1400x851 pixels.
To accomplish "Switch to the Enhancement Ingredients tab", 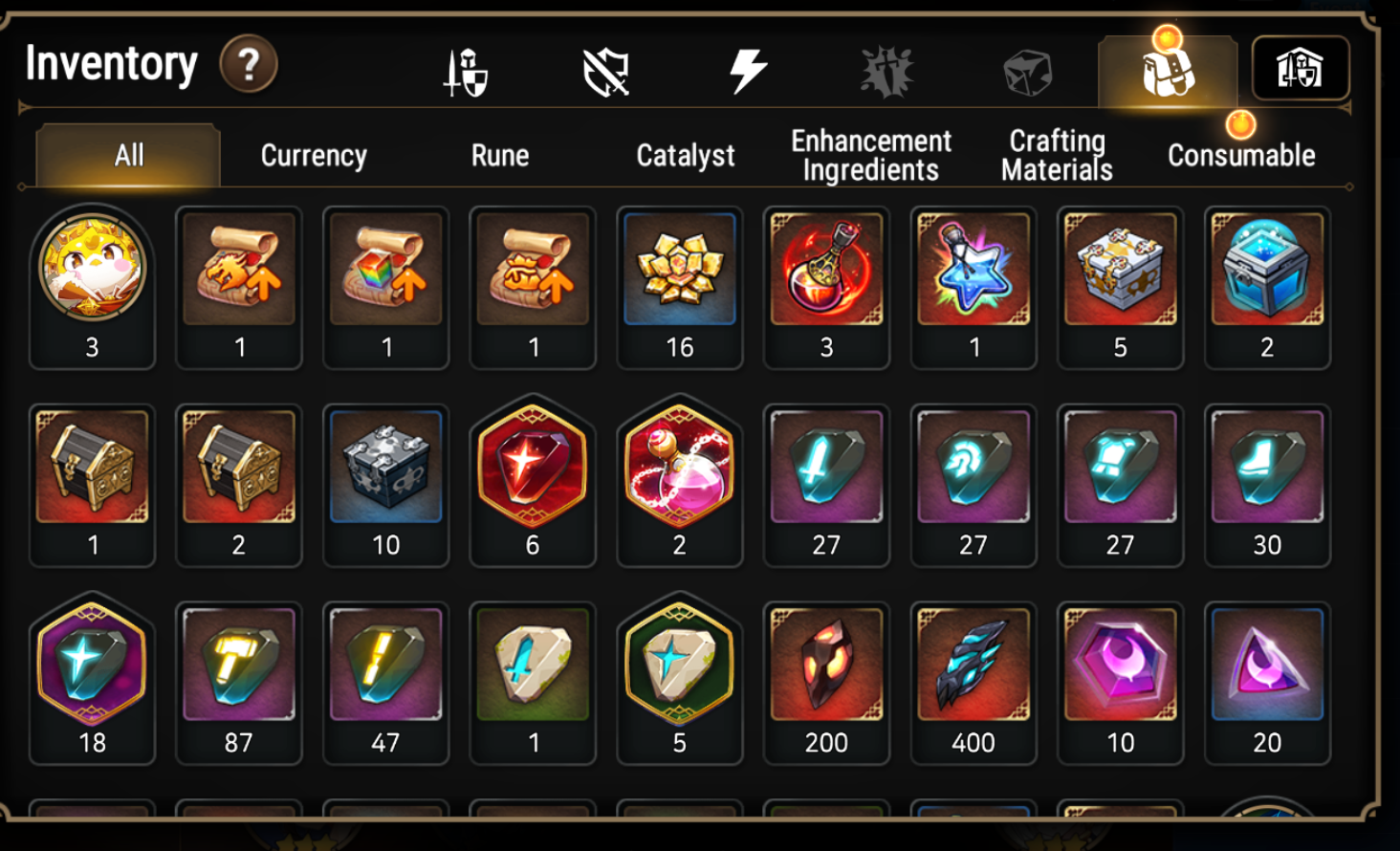I will click(869, 153).
